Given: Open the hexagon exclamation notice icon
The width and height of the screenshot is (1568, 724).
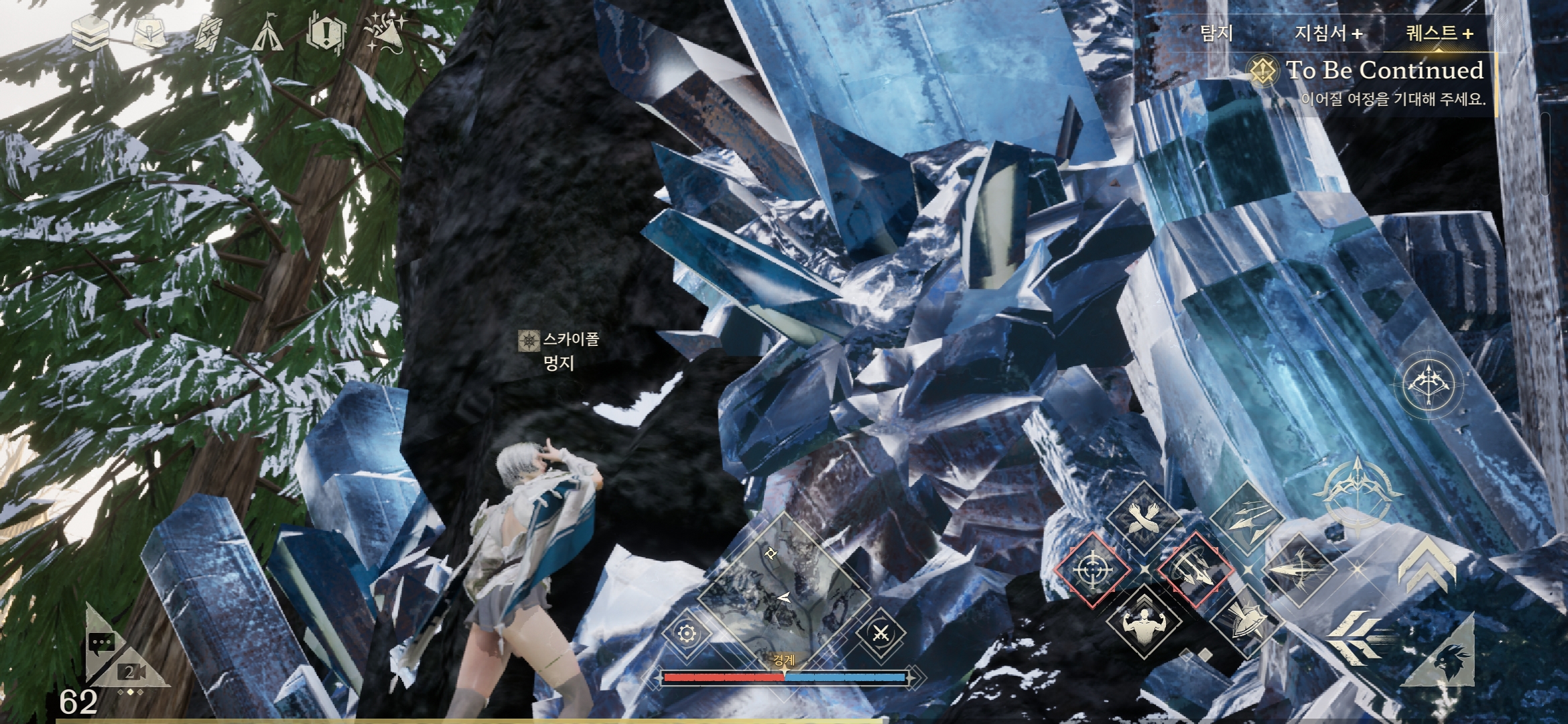Looking at the screenshot, I should point(326,33).
